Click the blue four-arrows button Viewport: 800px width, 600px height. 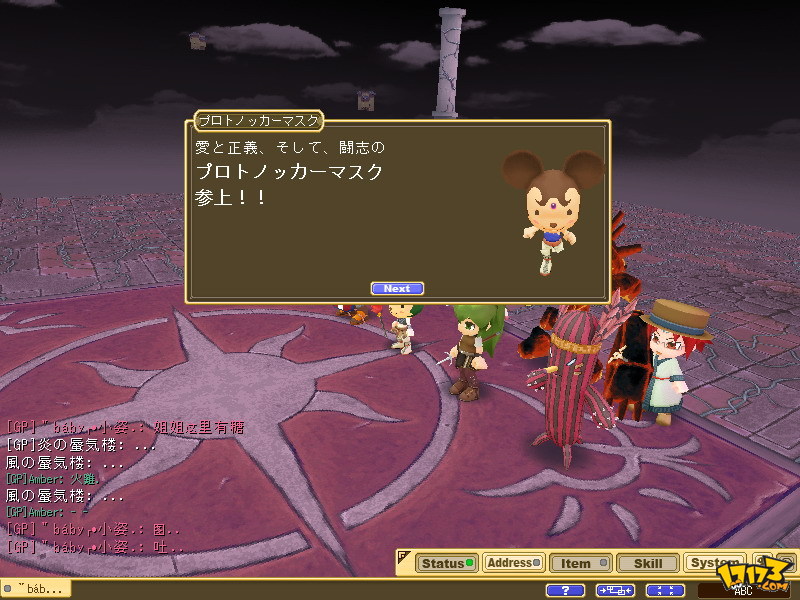point(665,591)
